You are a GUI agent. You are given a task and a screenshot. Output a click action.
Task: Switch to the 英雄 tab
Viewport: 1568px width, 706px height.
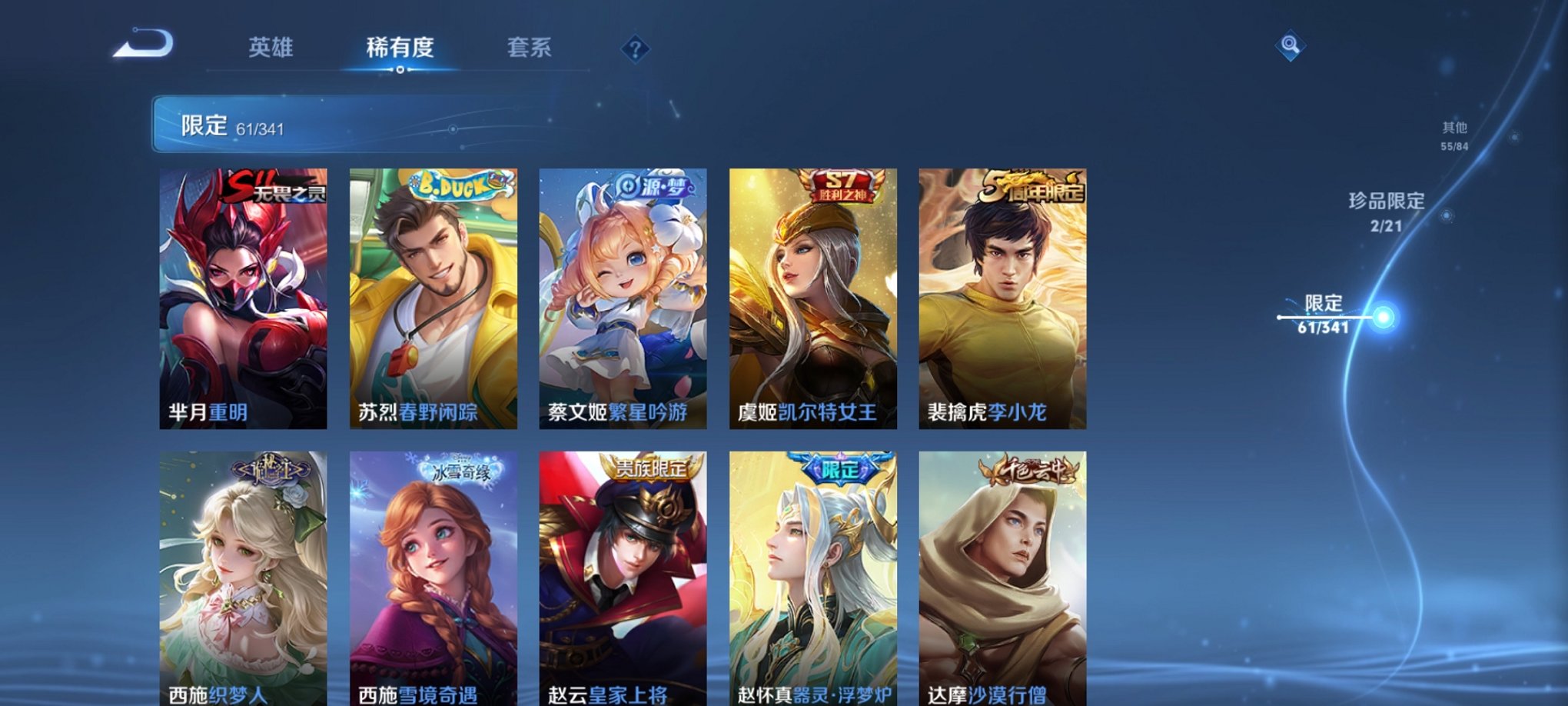coord(272,48)
